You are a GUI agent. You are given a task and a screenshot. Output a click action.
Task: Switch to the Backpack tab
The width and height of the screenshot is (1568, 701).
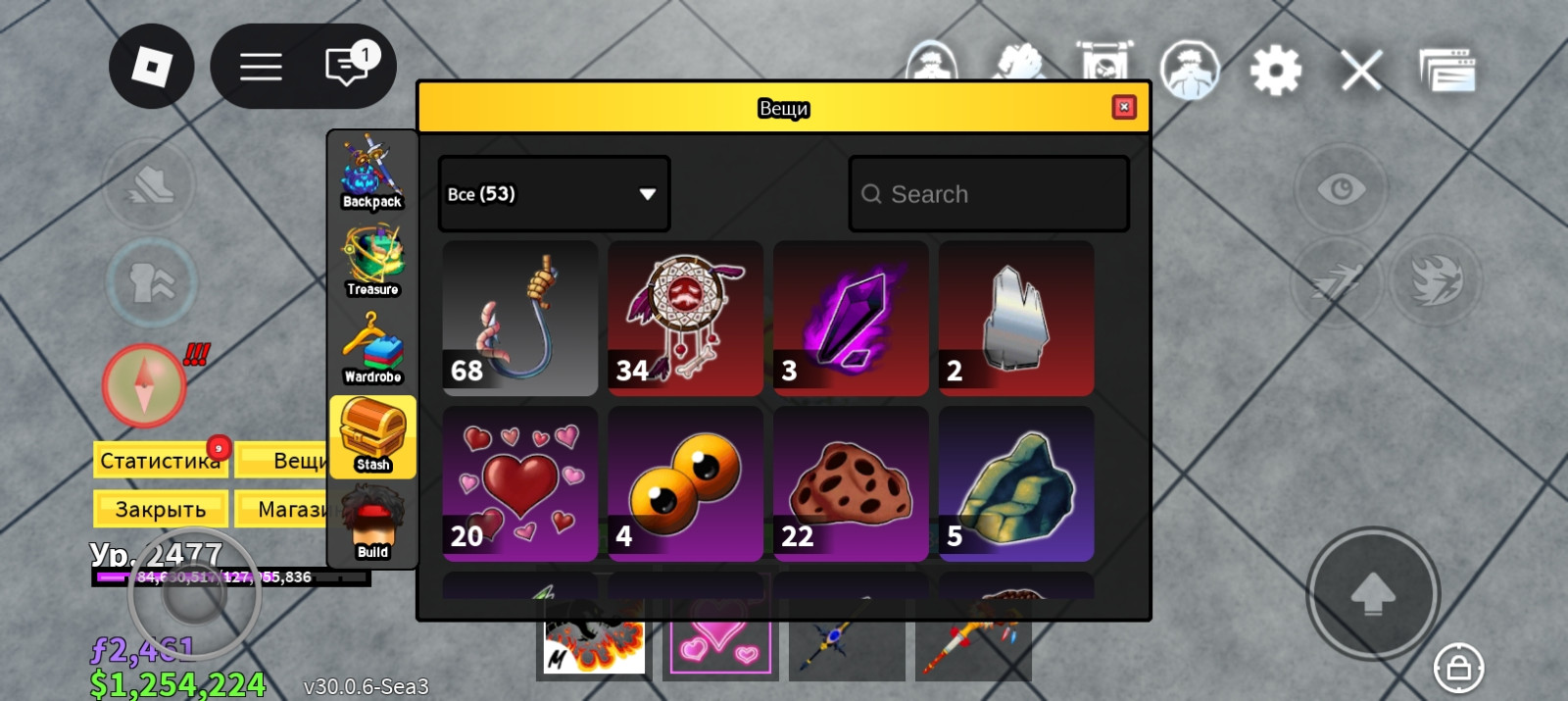(x=372, y=174)
